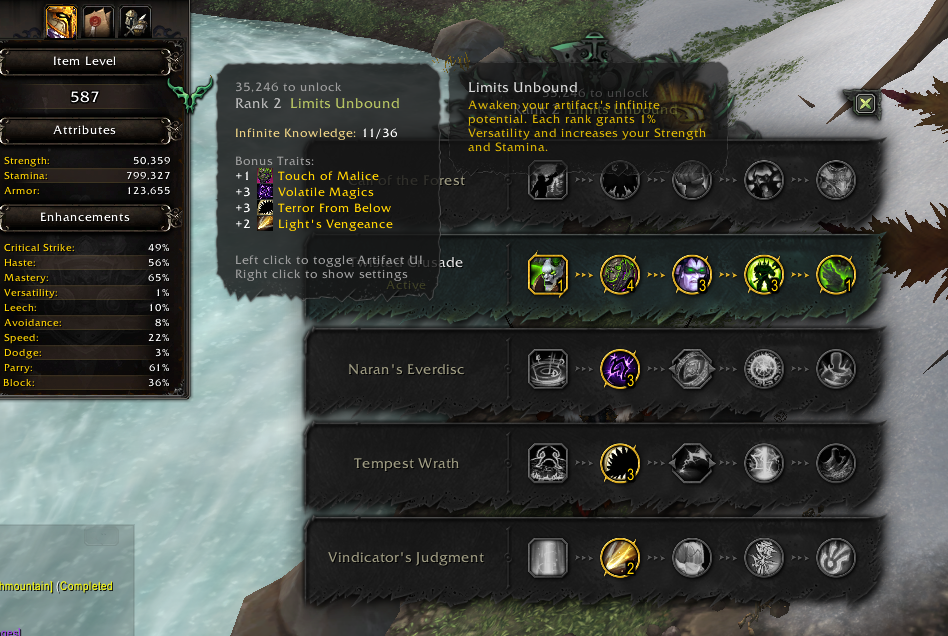Click the first Naran's Everdisc whirlpool trait
This screenshot has width=948, height=636.
(547, 368)
